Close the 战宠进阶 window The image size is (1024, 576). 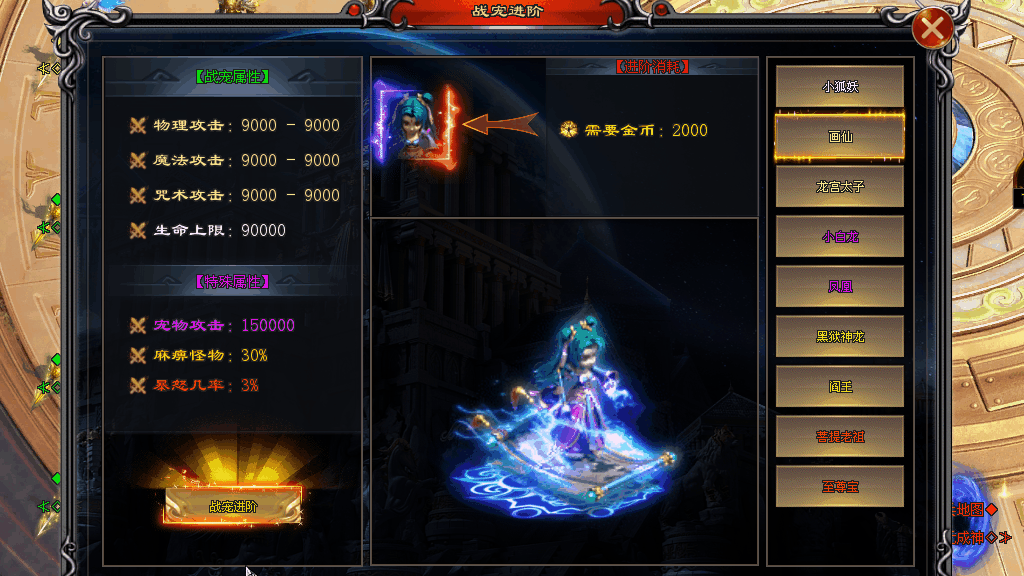(x=932, y=30)
